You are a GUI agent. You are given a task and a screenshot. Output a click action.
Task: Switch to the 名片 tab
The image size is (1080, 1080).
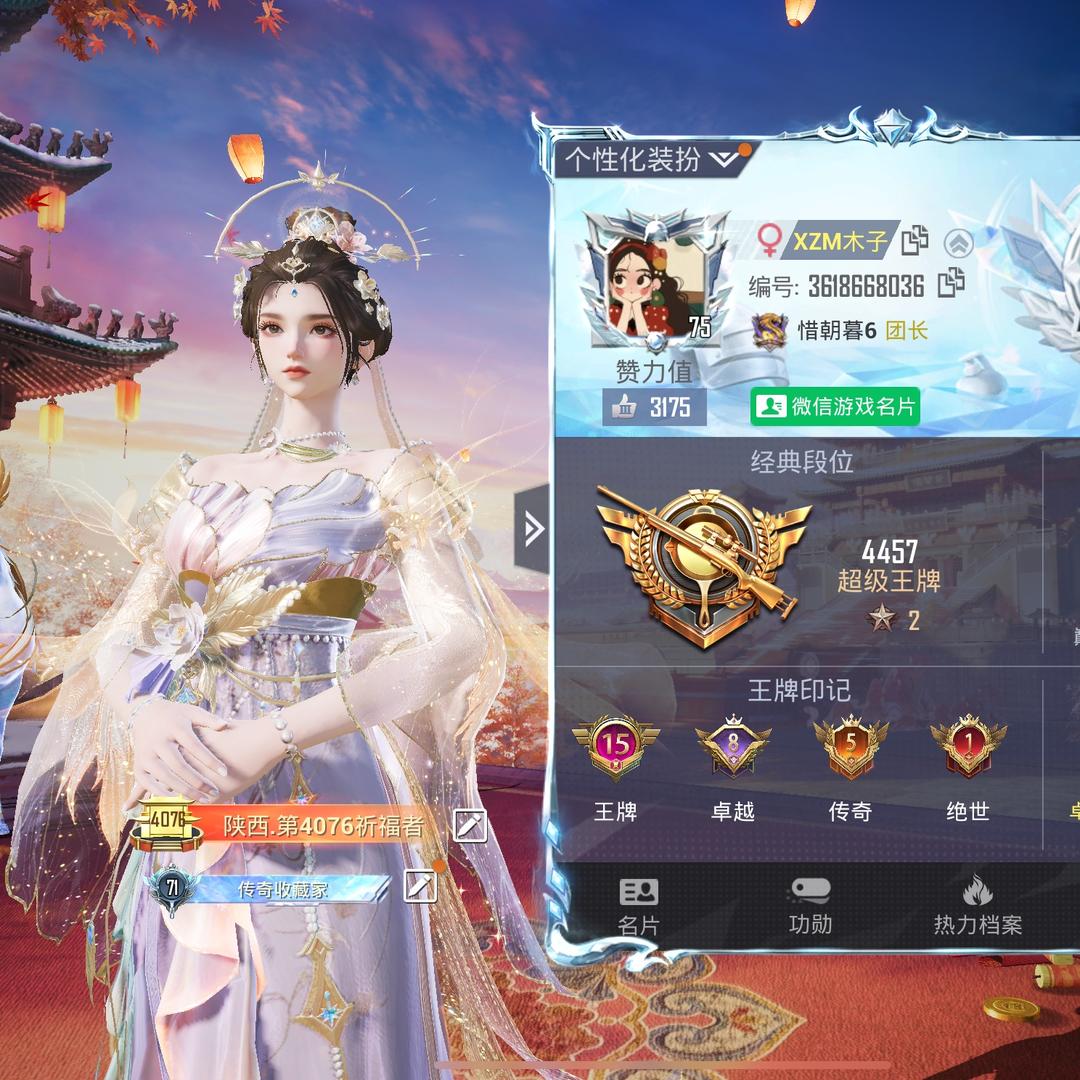[x=638, y=906]
